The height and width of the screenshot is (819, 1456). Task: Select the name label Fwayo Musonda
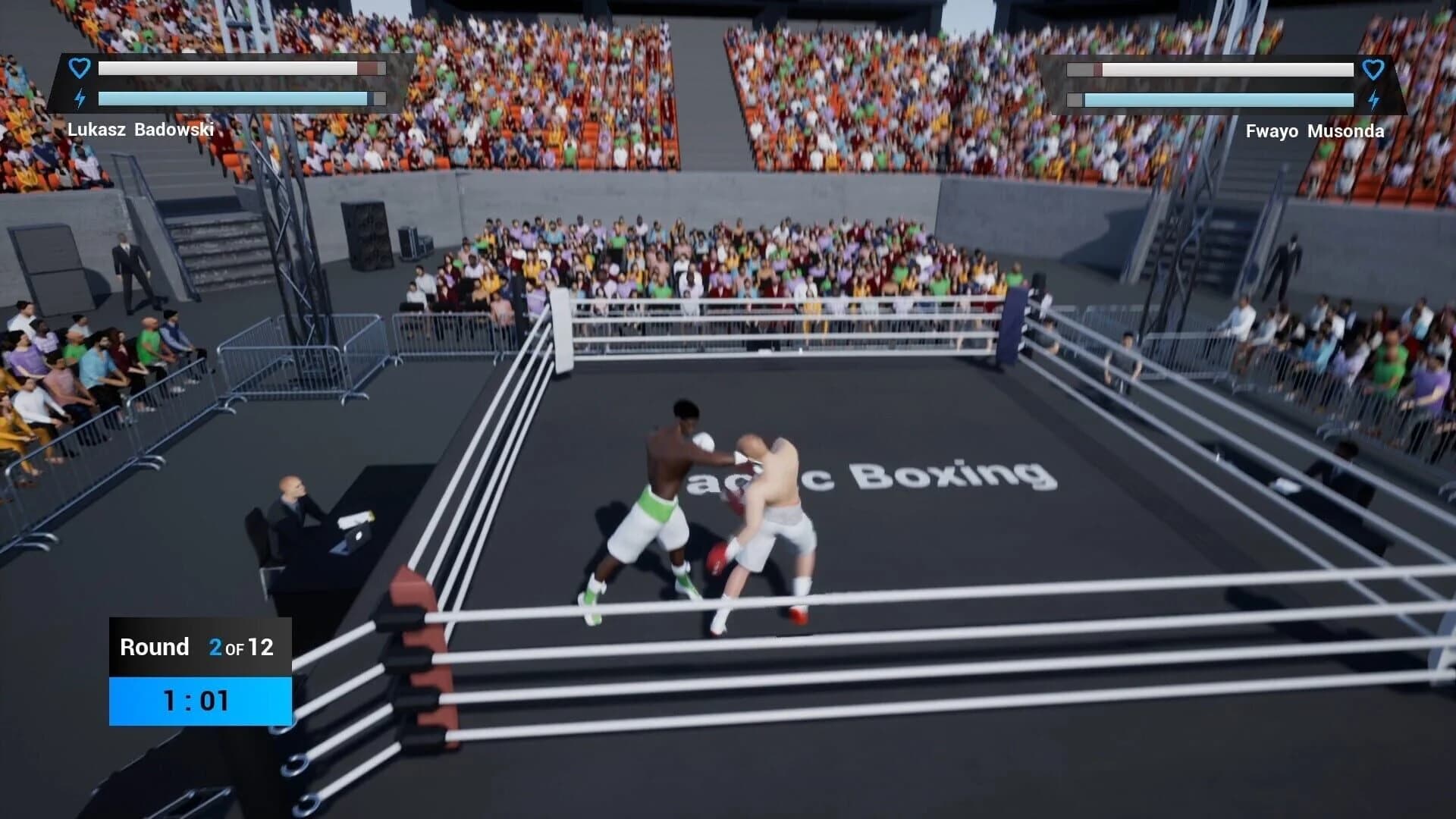pos(1314,131)
